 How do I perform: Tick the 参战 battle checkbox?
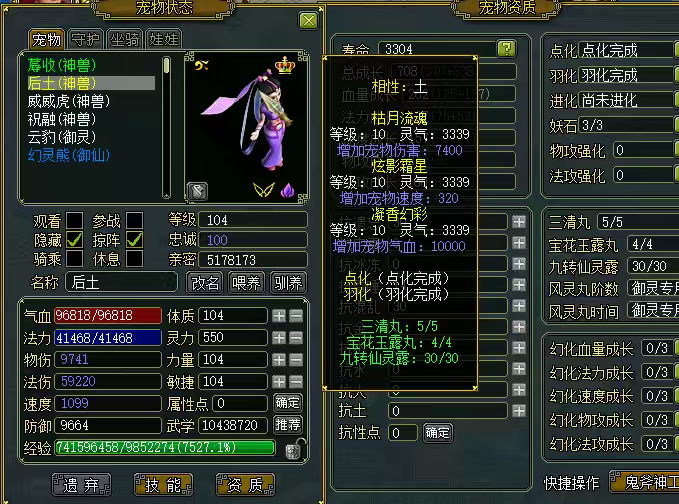134,221
